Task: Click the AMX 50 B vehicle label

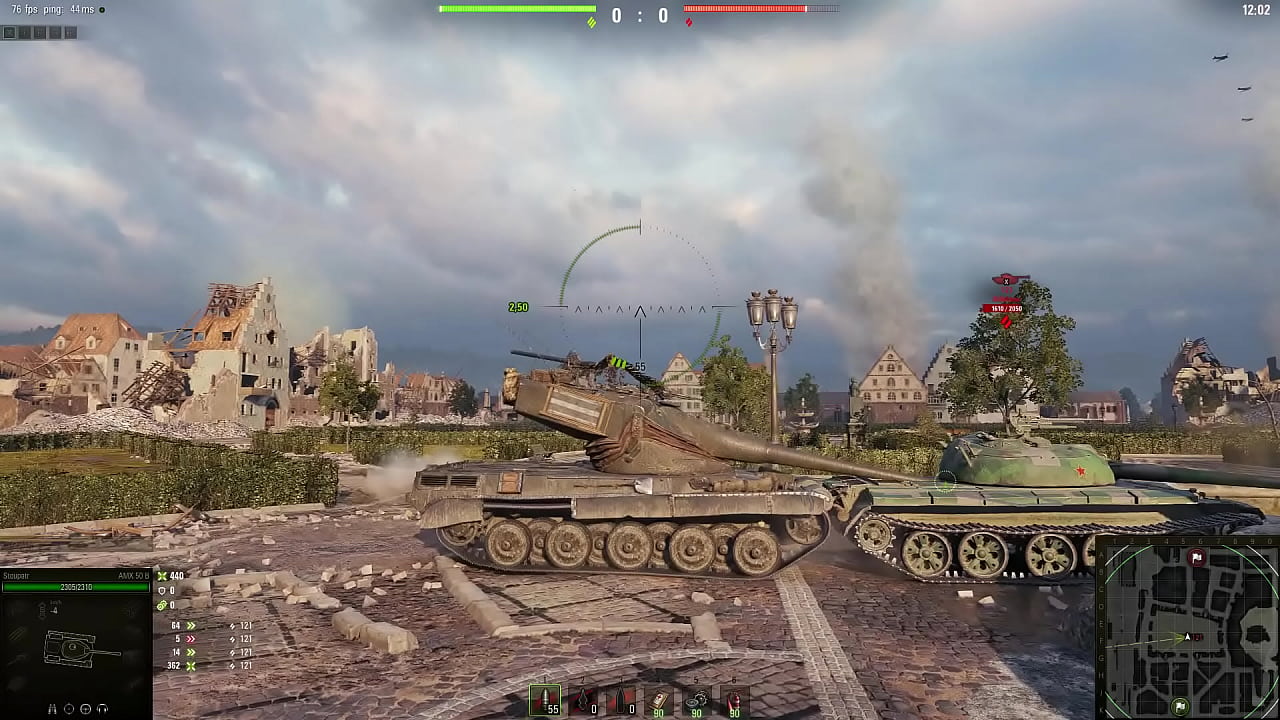Action: [x=134, y=575]
